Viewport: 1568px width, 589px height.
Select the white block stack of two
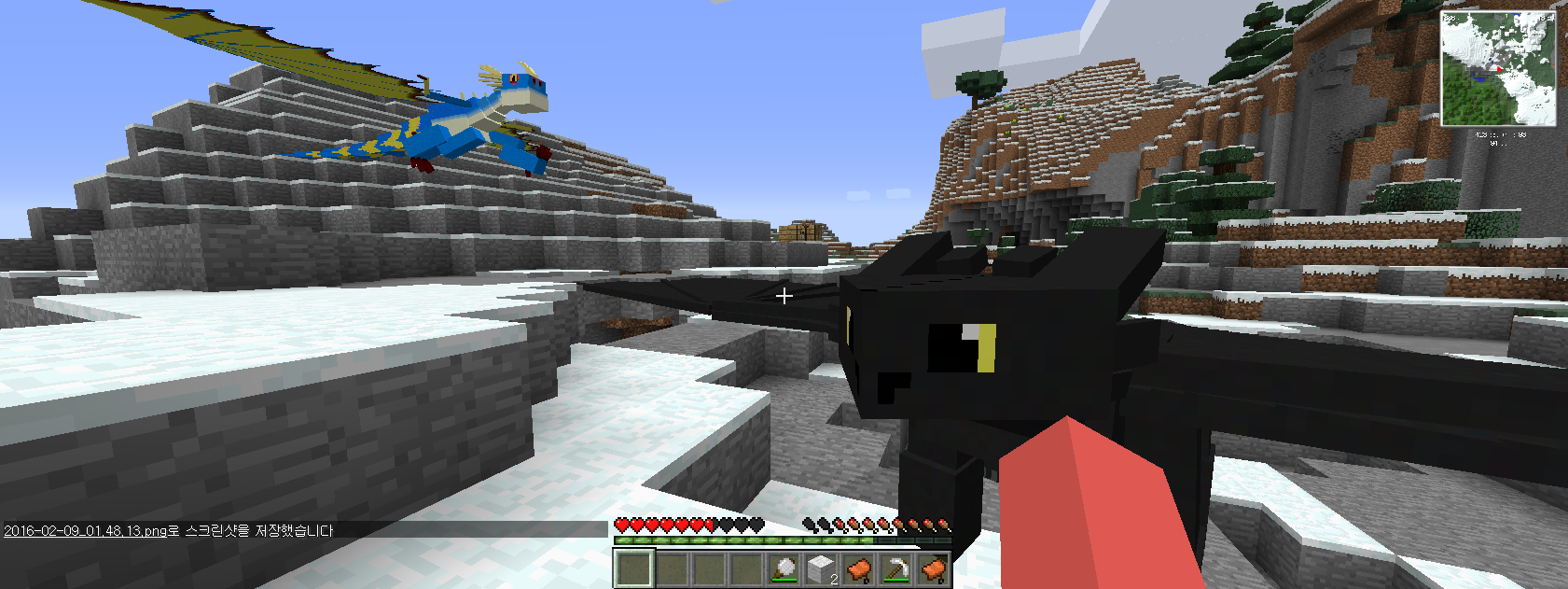click(821, 568)
